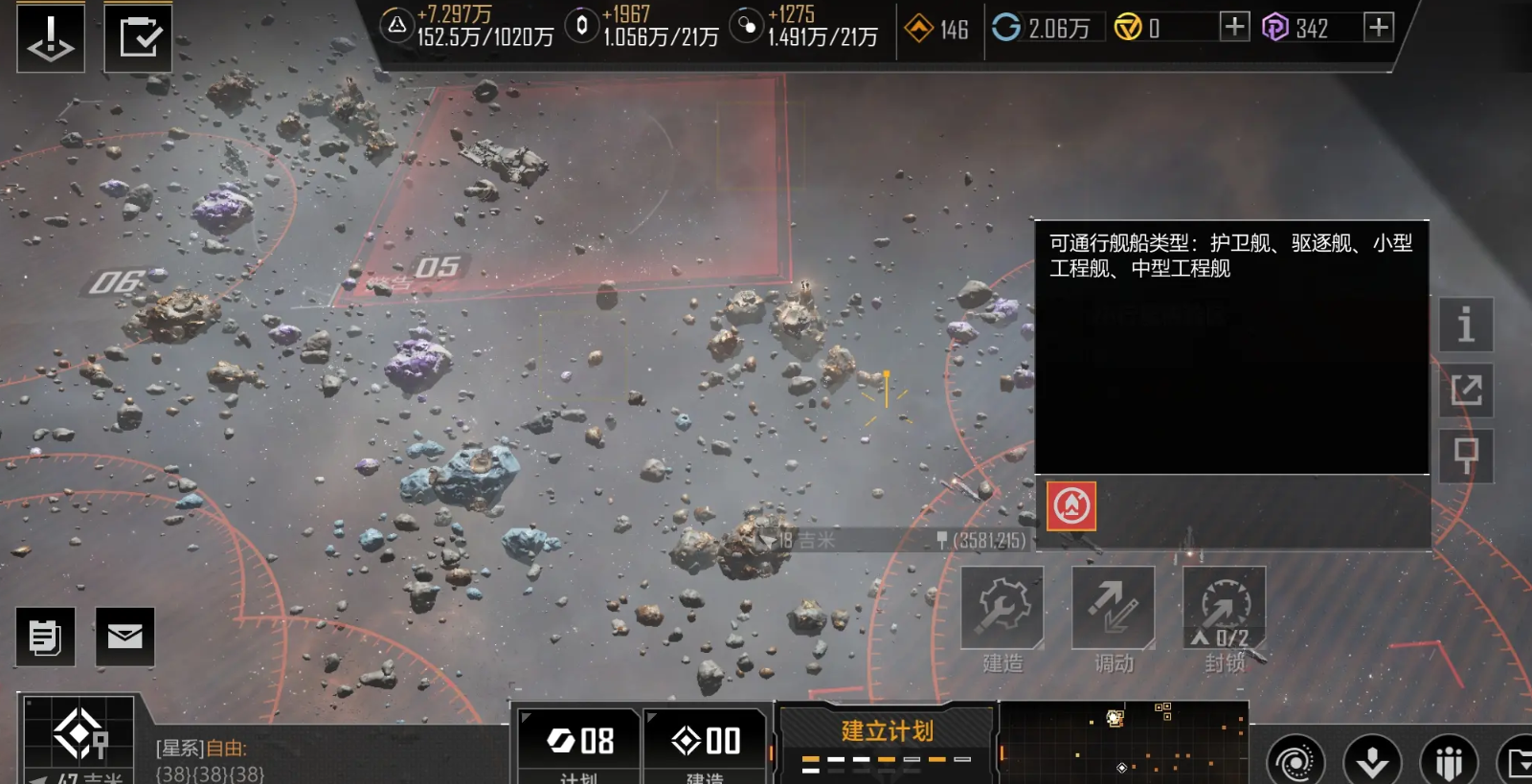Open the log/notes clipboard icon
Viewport: 1532px width, 784px height.
pos(45,637)
